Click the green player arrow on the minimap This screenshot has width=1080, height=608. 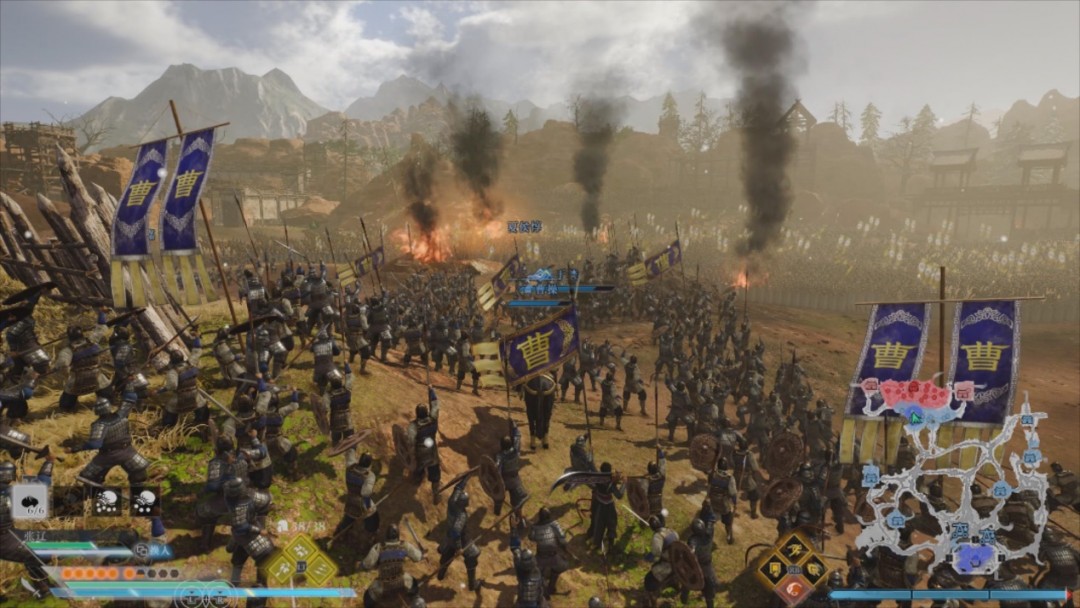tap(914, 416)
